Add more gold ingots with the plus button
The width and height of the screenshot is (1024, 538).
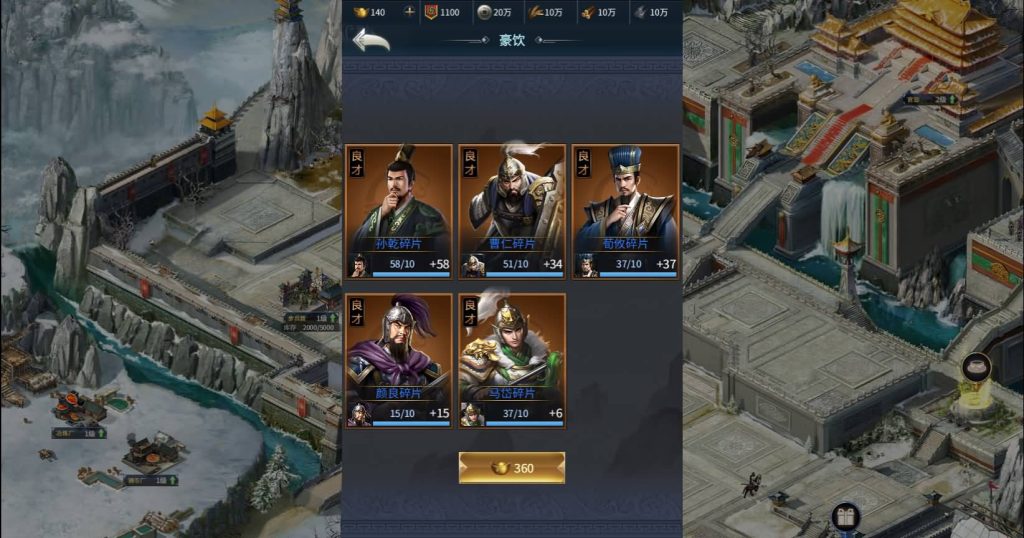408,12
